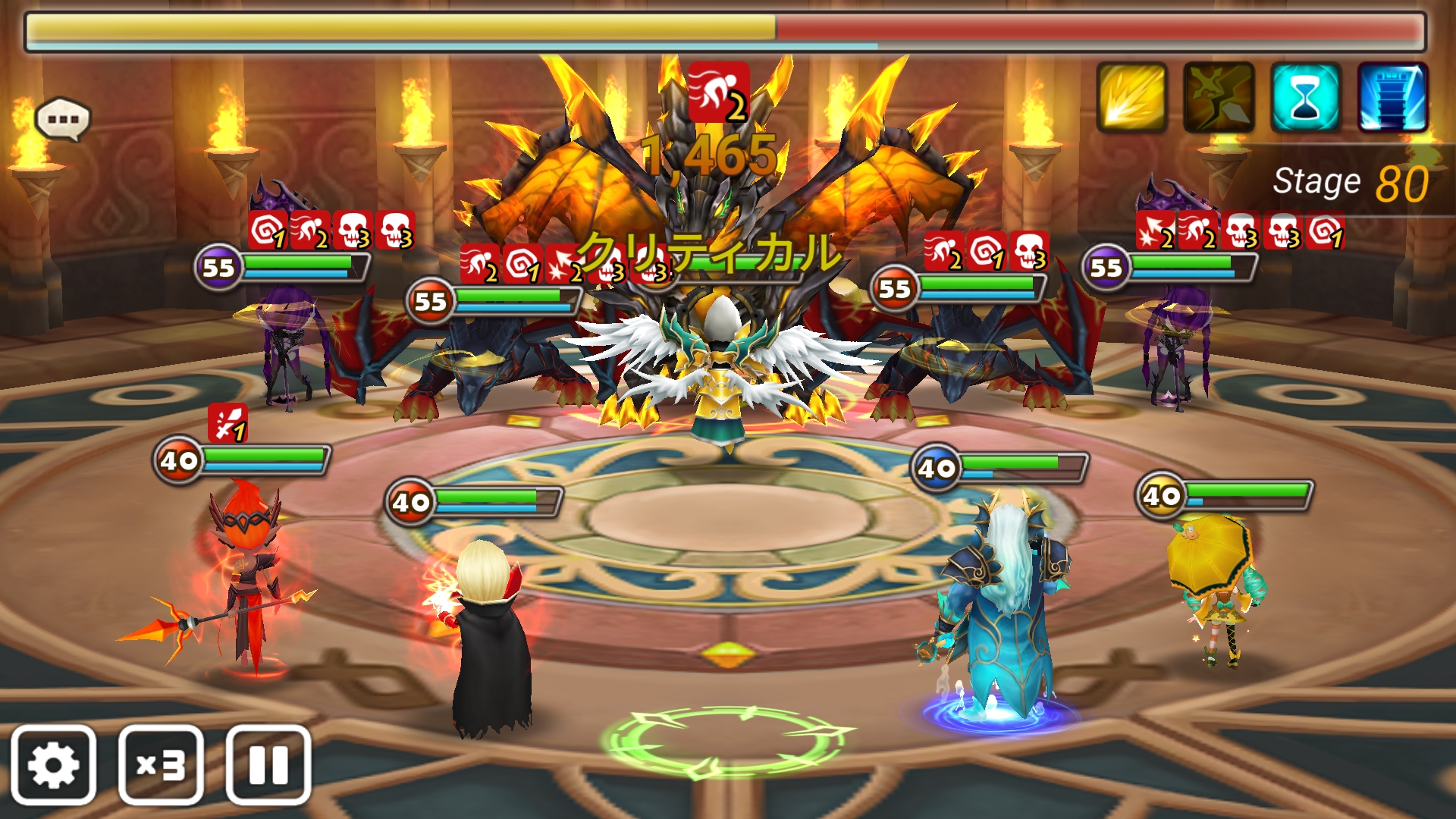Select the blue tower skill icon
The image size is (1456, 819).
tap(1392, 98)
